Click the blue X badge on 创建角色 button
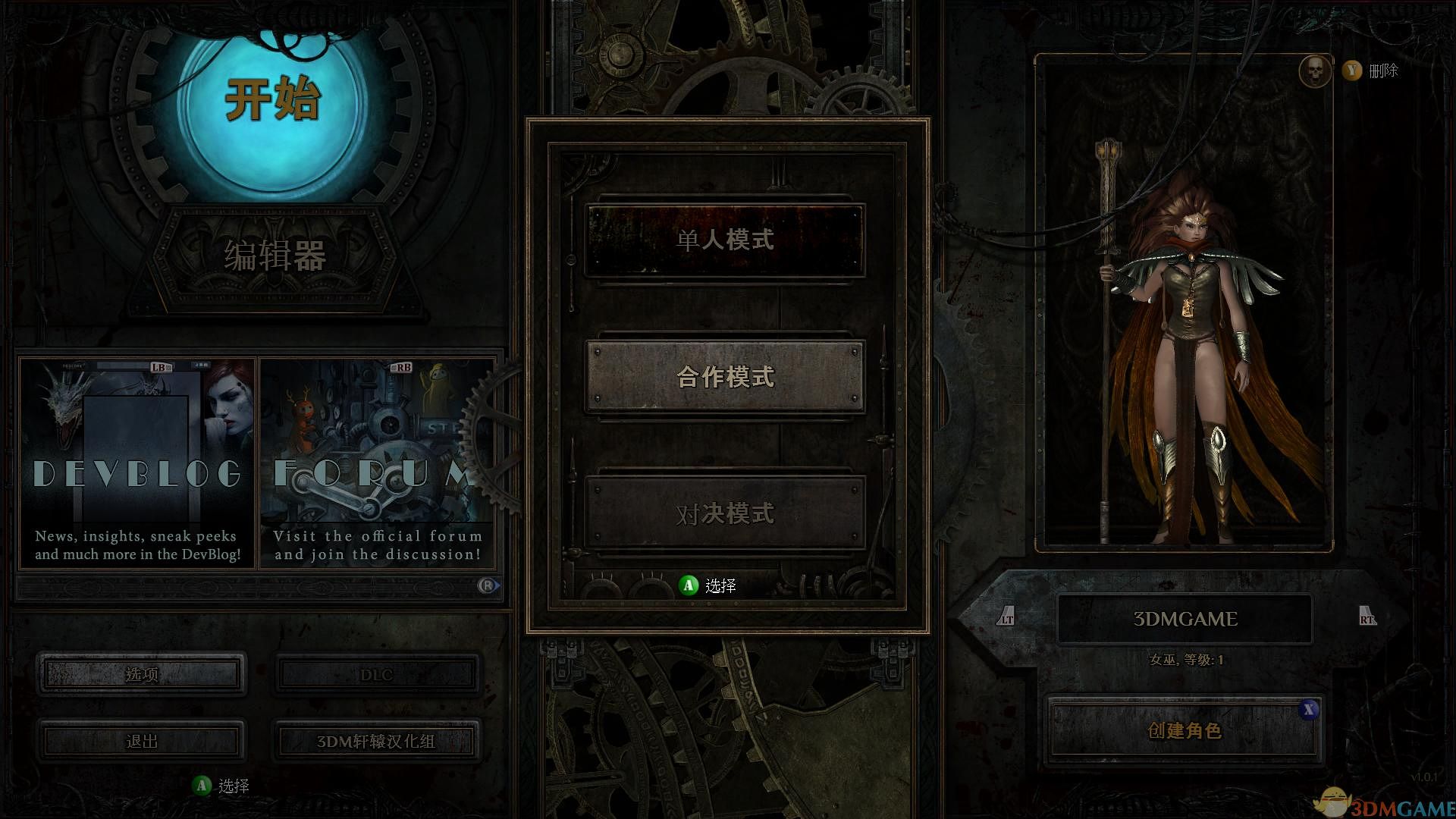 click(x=1310, y=711)
